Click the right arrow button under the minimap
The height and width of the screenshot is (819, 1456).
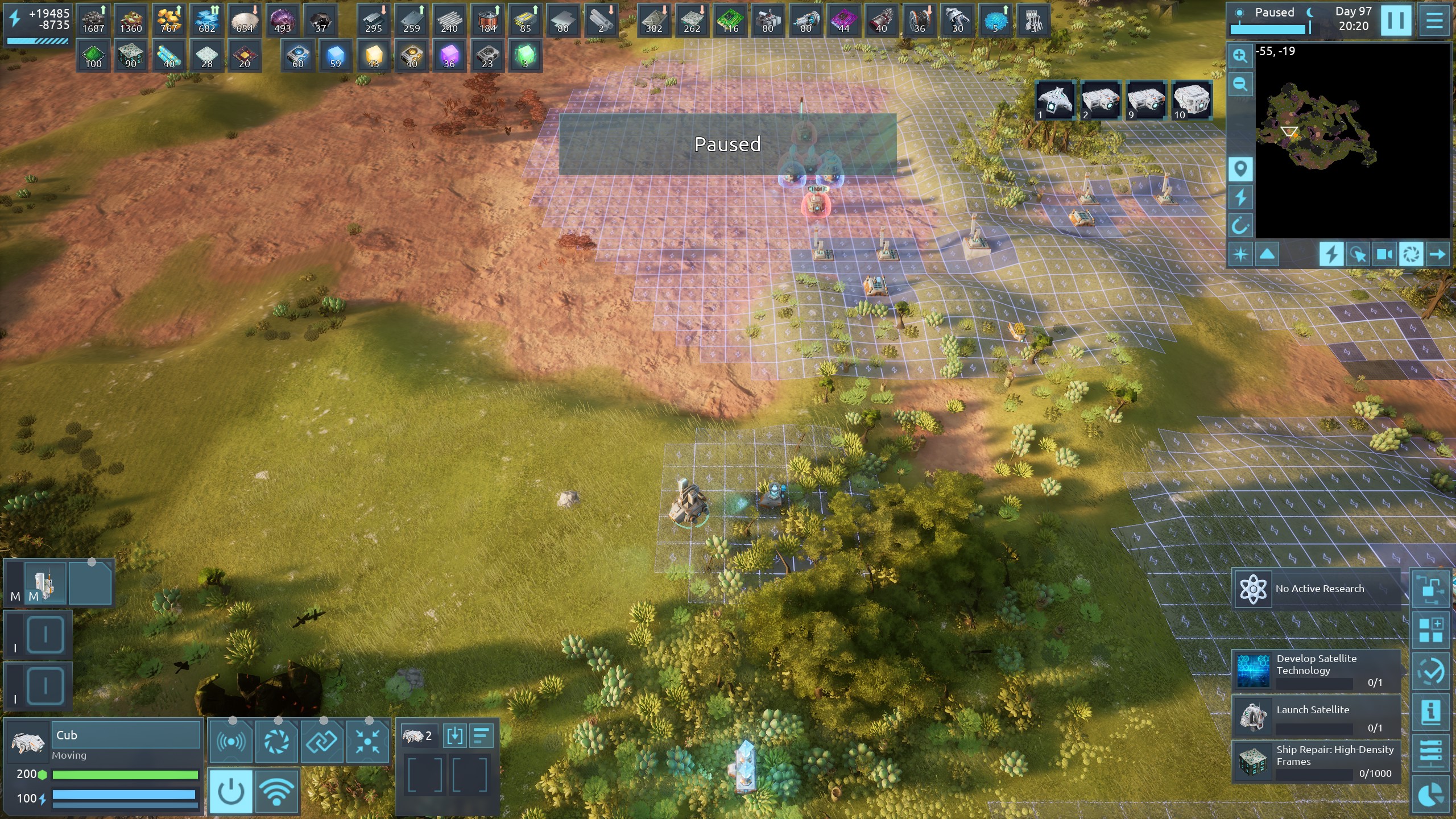1437,254
